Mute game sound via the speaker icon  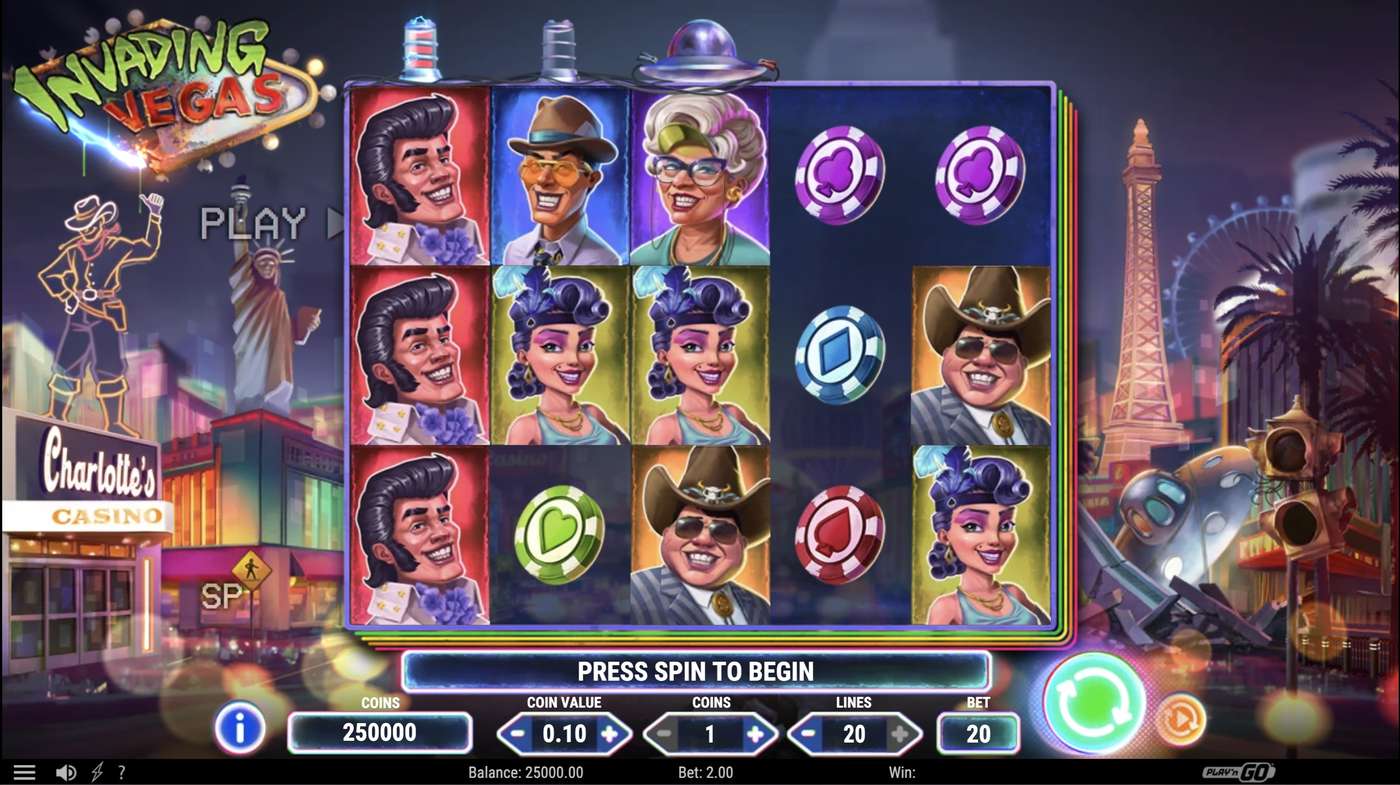pyautogui.click(x=65, y=771)
